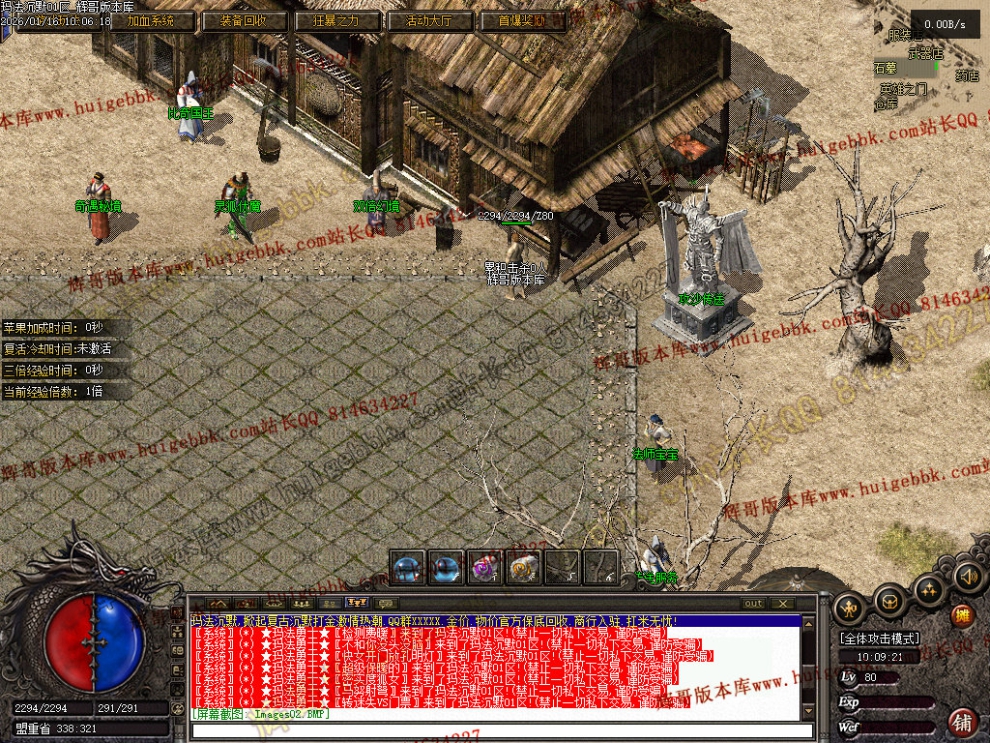Select the 狂暴之力 button

coord(337,21)
